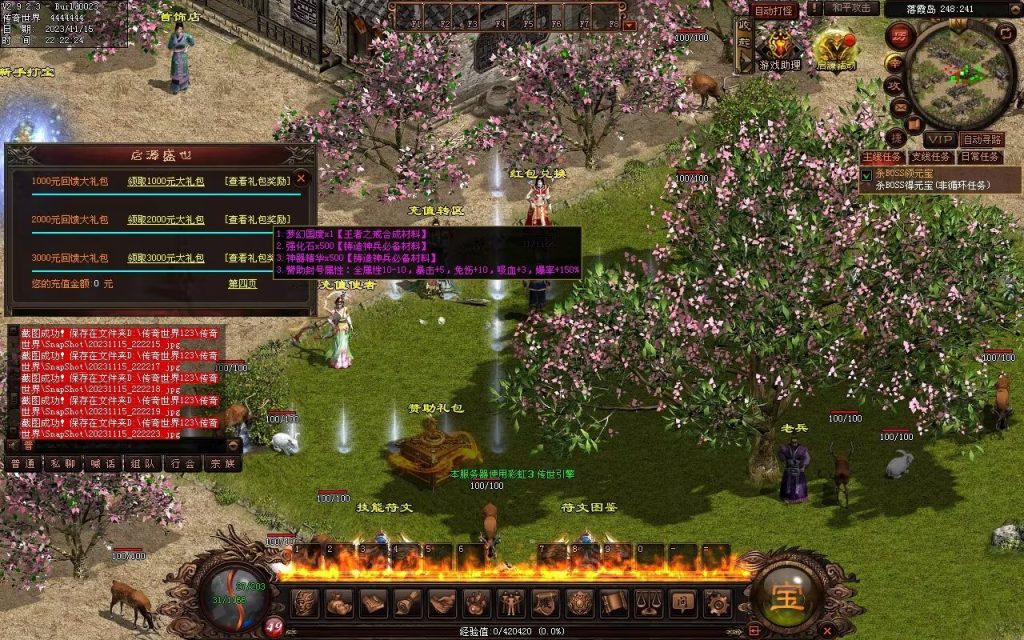Claim the 1000元大礼包 gift link
This screenshot has width=1024, height=640.
point(165,181)
